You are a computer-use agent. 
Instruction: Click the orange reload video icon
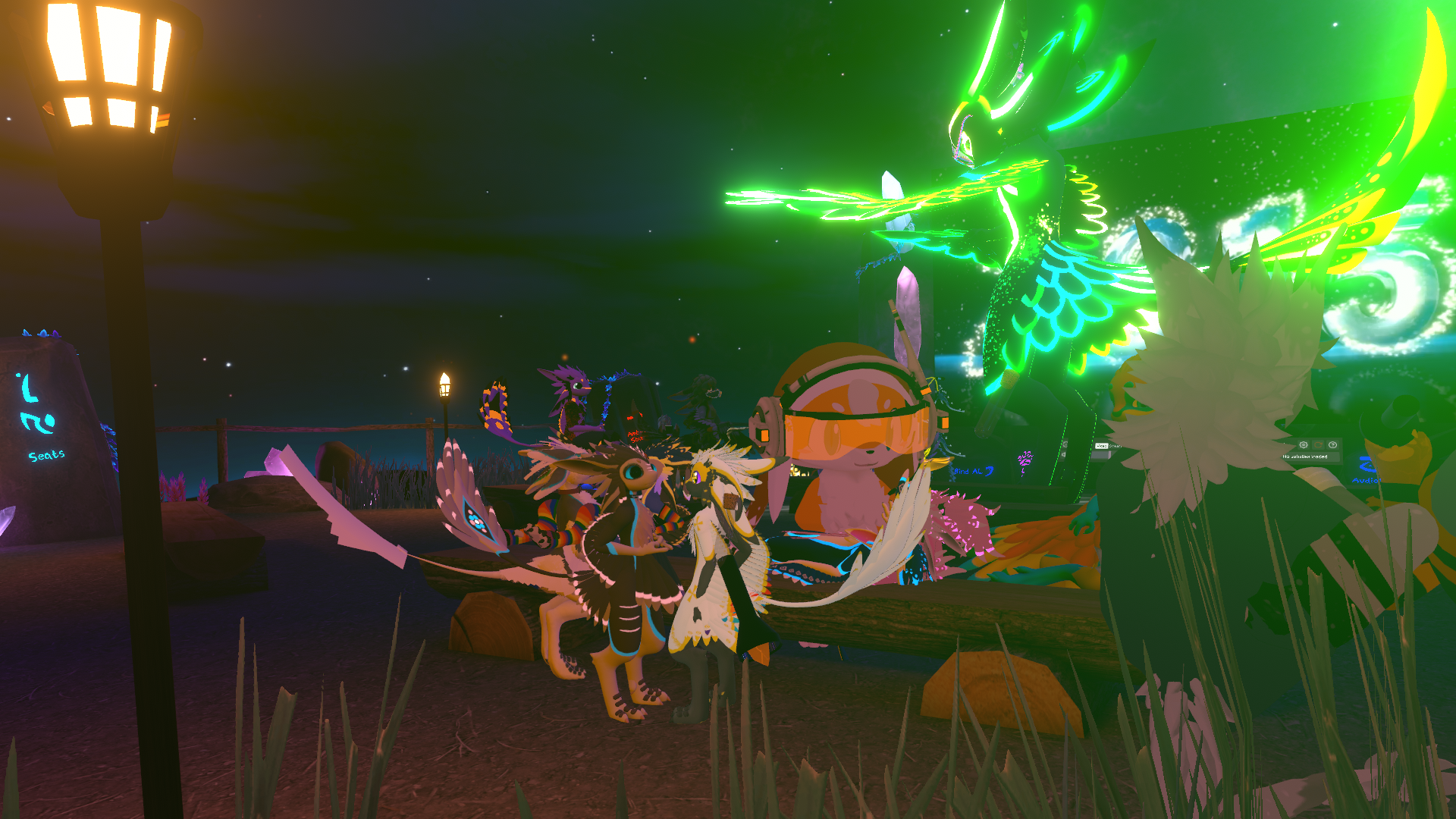[1318, 445]
